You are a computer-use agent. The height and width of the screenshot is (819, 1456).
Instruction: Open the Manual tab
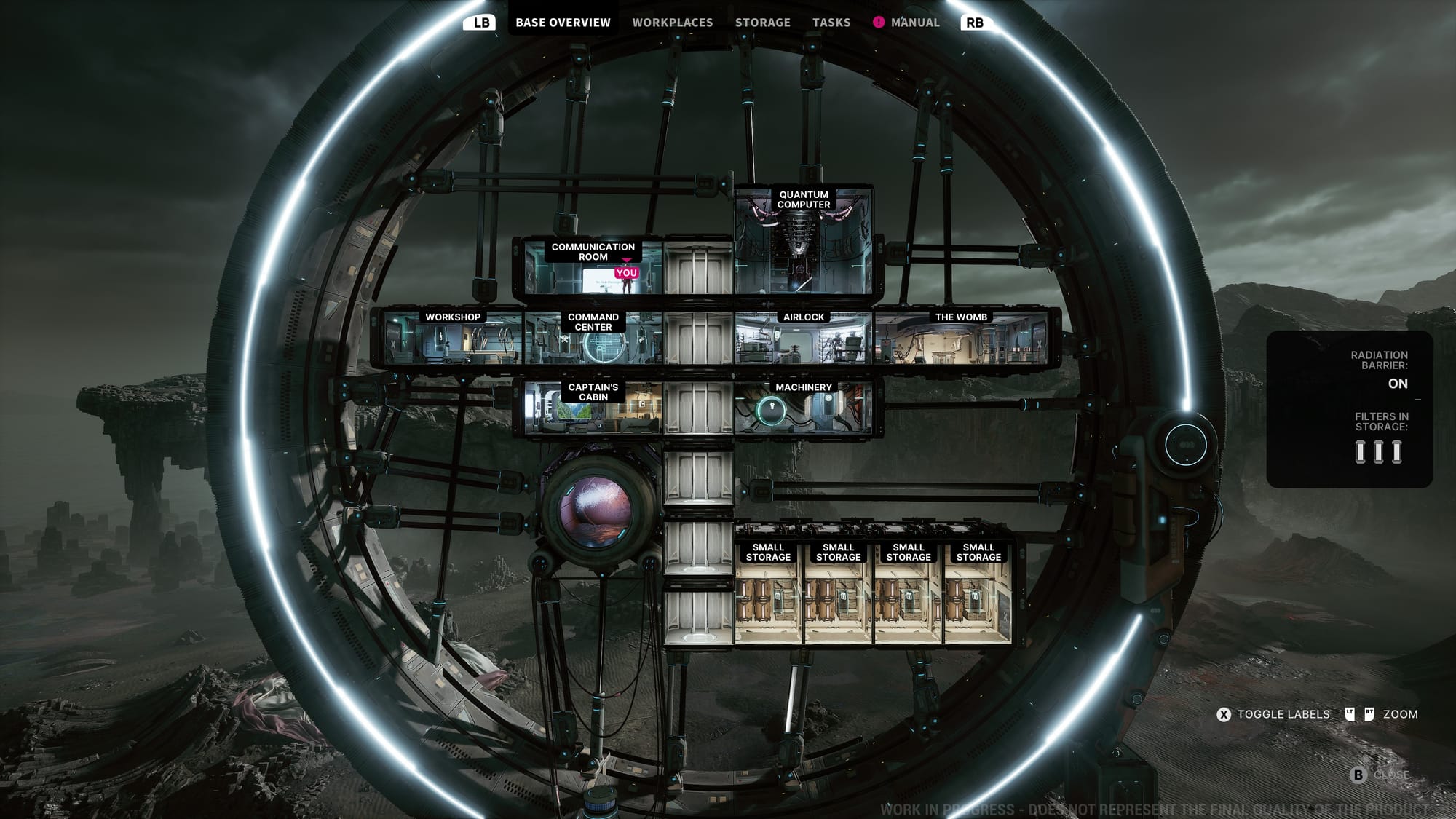tap(914, 23)
